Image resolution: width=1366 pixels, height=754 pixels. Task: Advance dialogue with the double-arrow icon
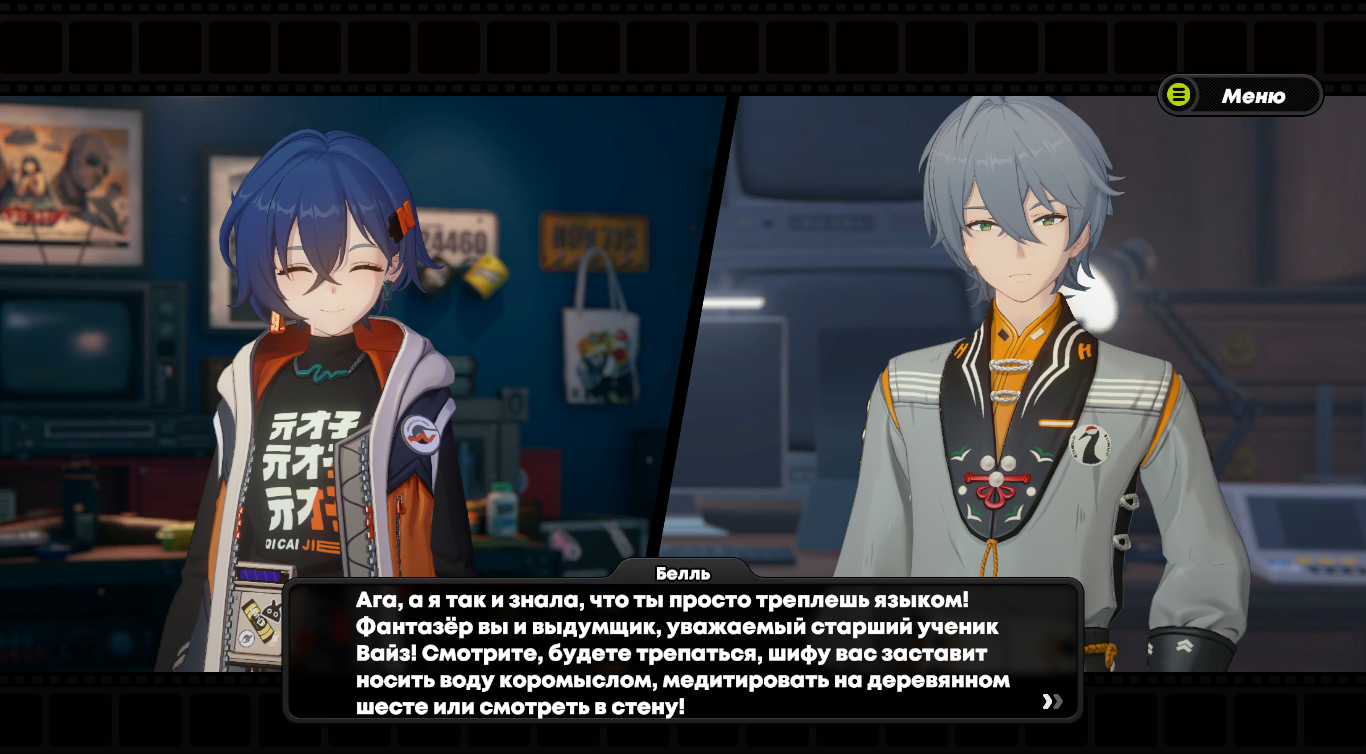coord(1052,701)
